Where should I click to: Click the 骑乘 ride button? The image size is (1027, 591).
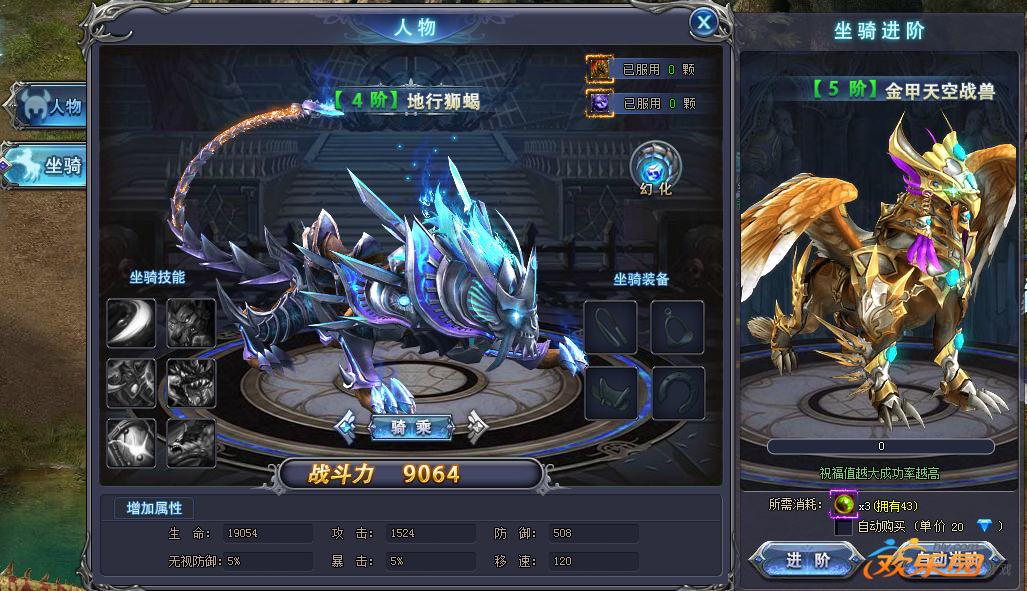tap(411, 427)
